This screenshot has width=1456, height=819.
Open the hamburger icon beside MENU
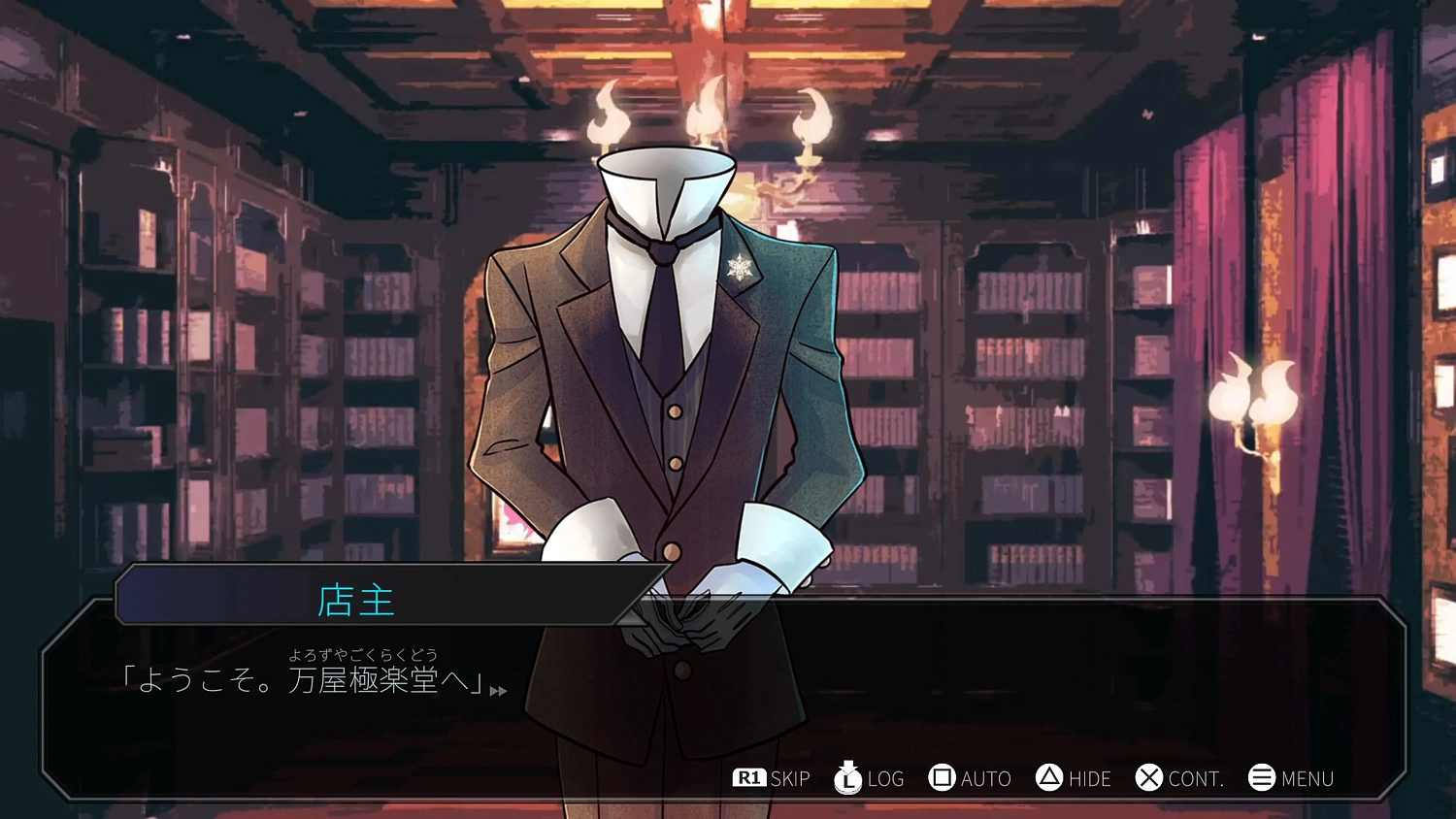[x=1261, y=777]
